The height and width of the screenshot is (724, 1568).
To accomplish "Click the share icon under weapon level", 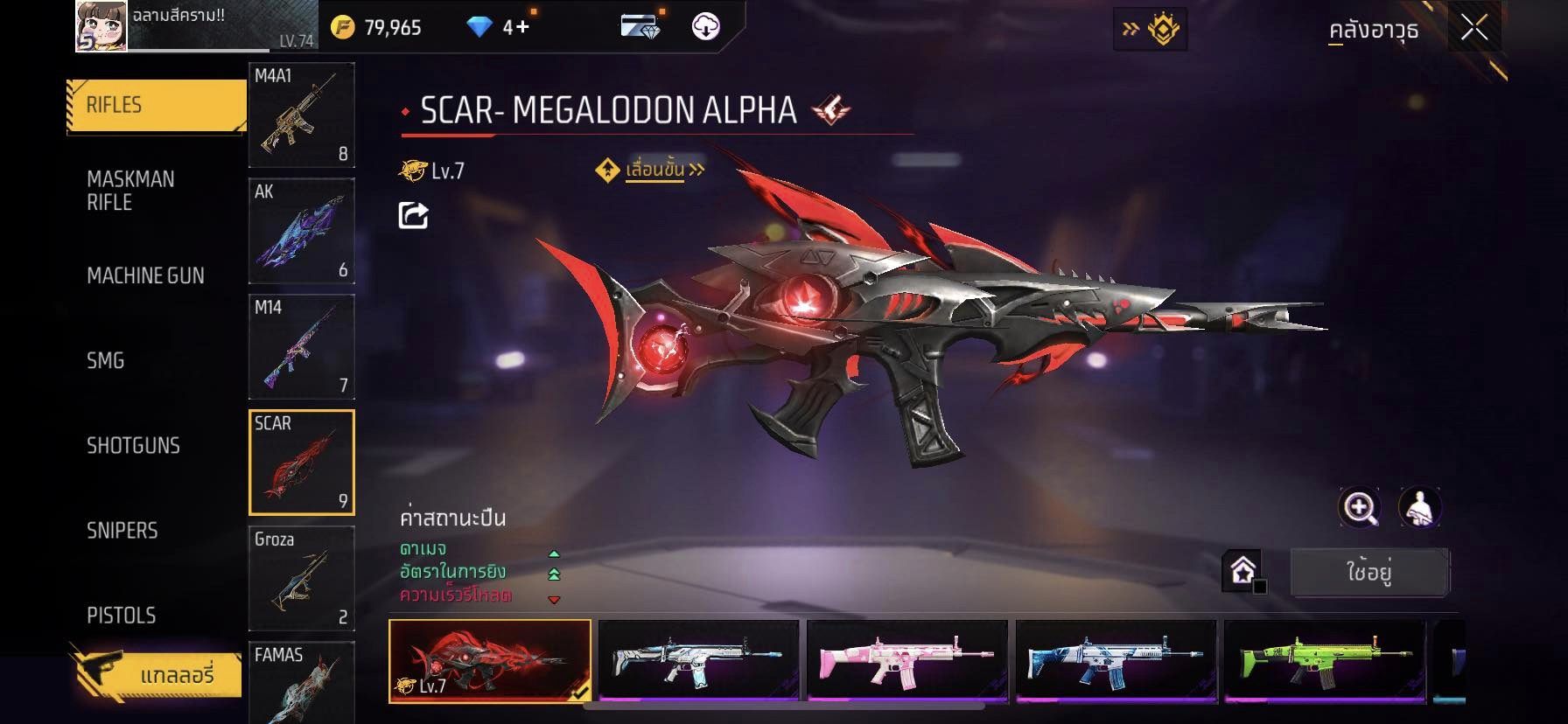I will (413, 215).
